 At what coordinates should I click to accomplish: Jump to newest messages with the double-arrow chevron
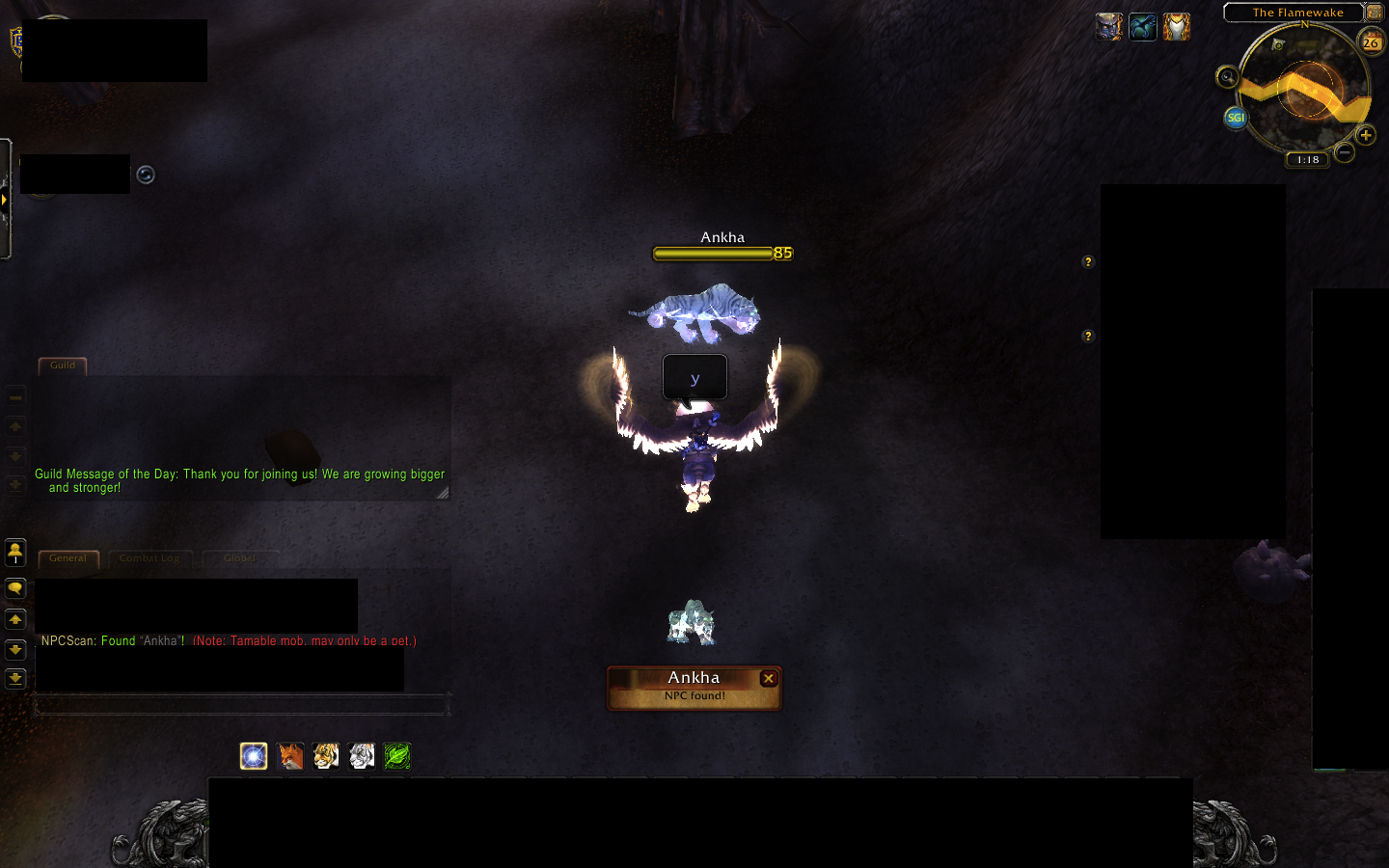15,678
